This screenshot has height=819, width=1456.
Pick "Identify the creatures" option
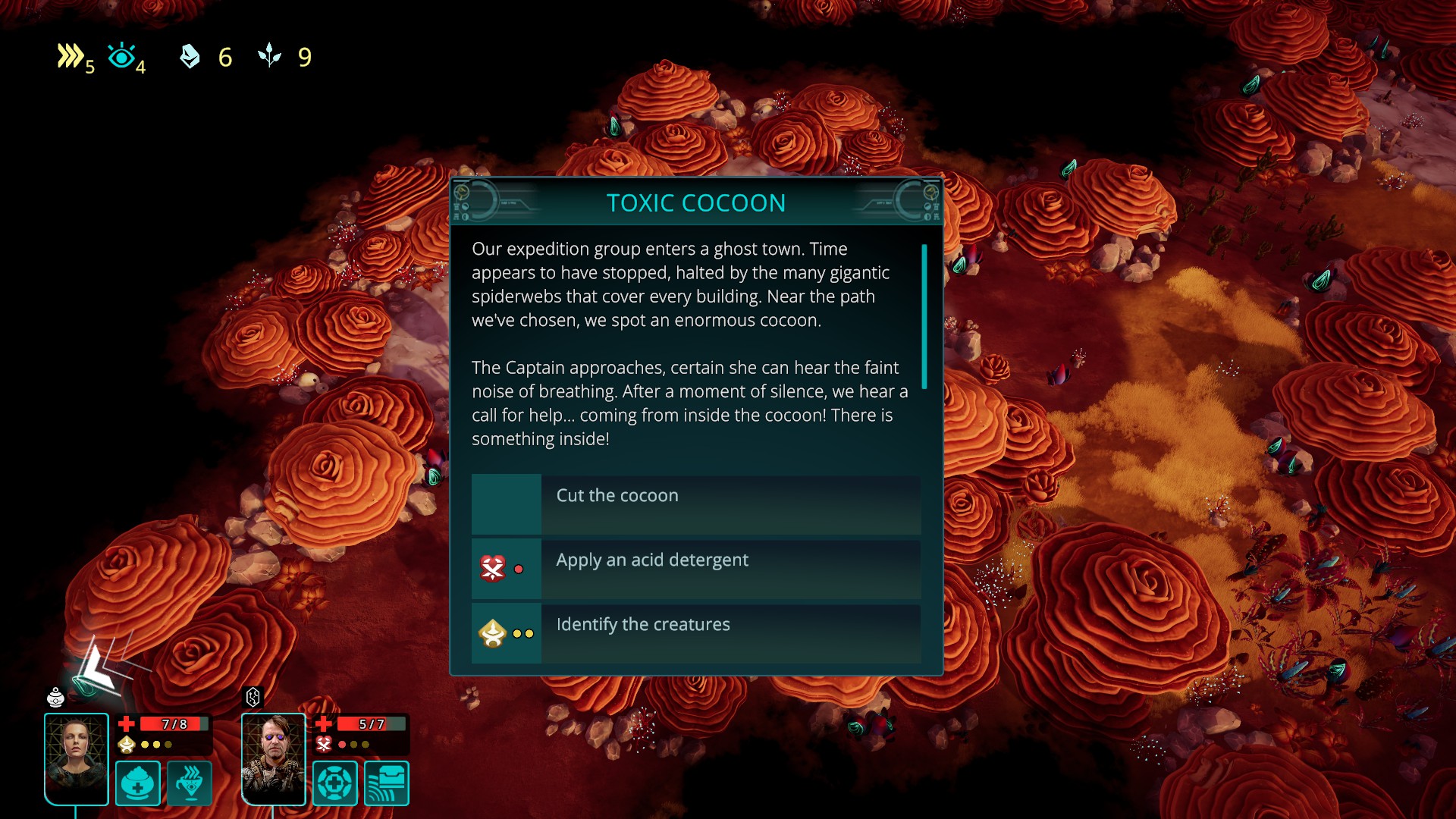click(696, 633)
